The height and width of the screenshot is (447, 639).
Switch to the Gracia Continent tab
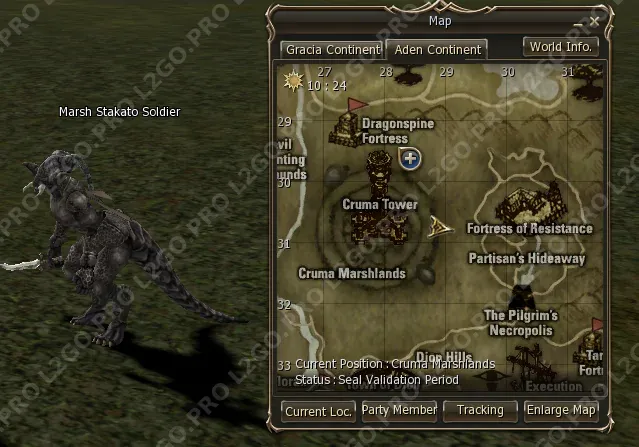[x=332, y=49]
